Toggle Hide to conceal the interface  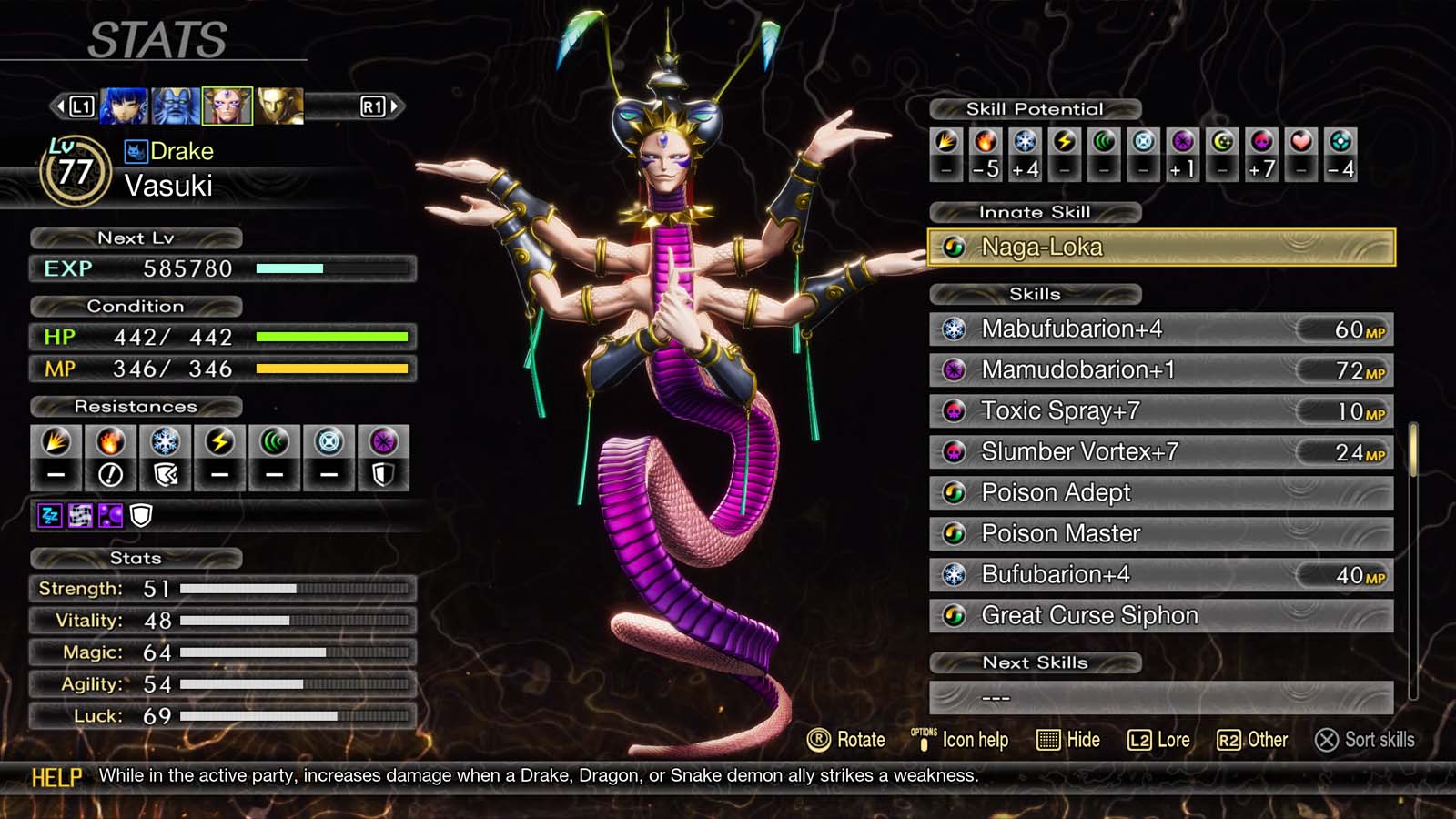click(1069, 740)
